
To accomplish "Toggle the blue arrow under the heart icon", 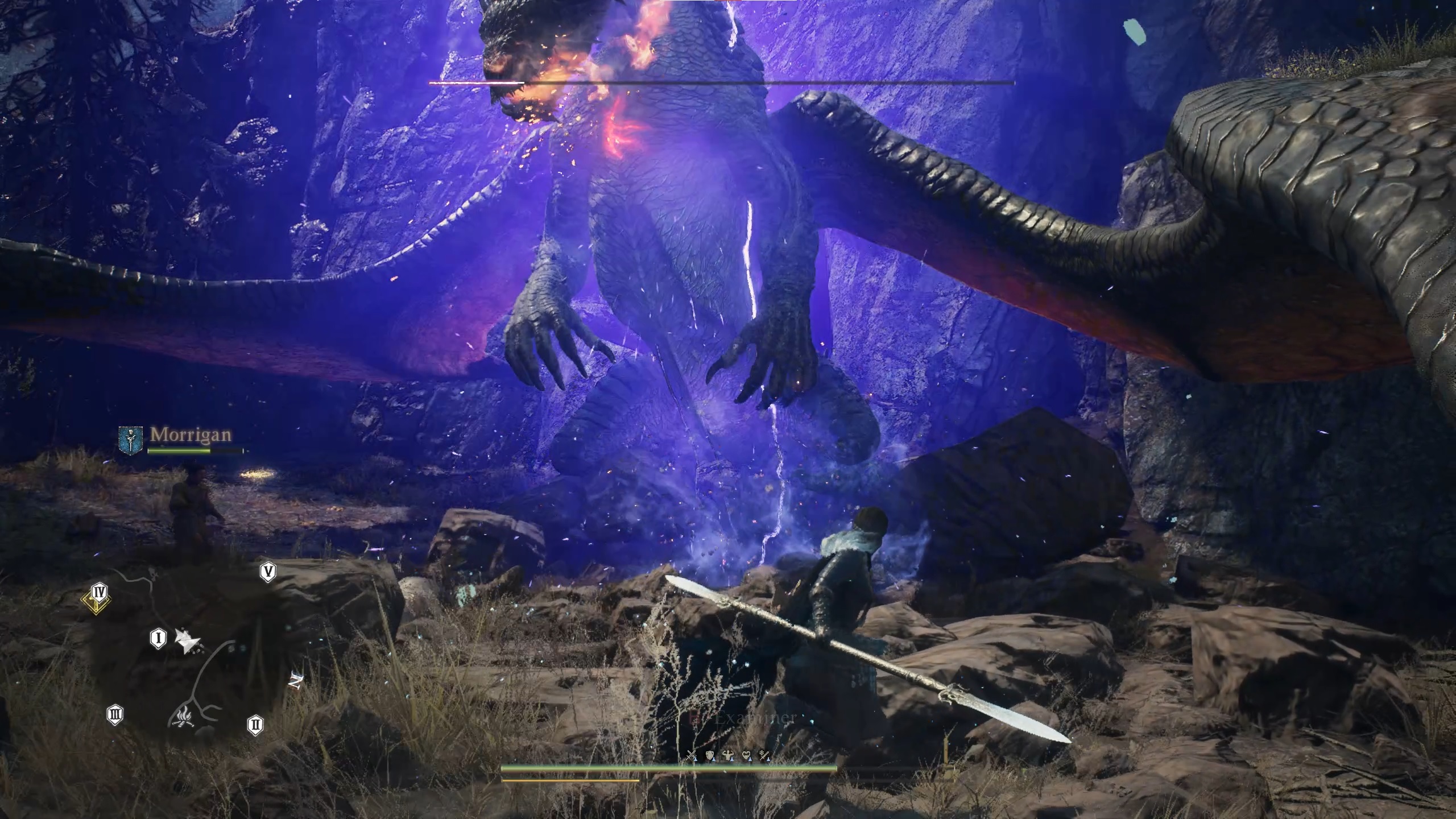I will click(x=750, y=760).
